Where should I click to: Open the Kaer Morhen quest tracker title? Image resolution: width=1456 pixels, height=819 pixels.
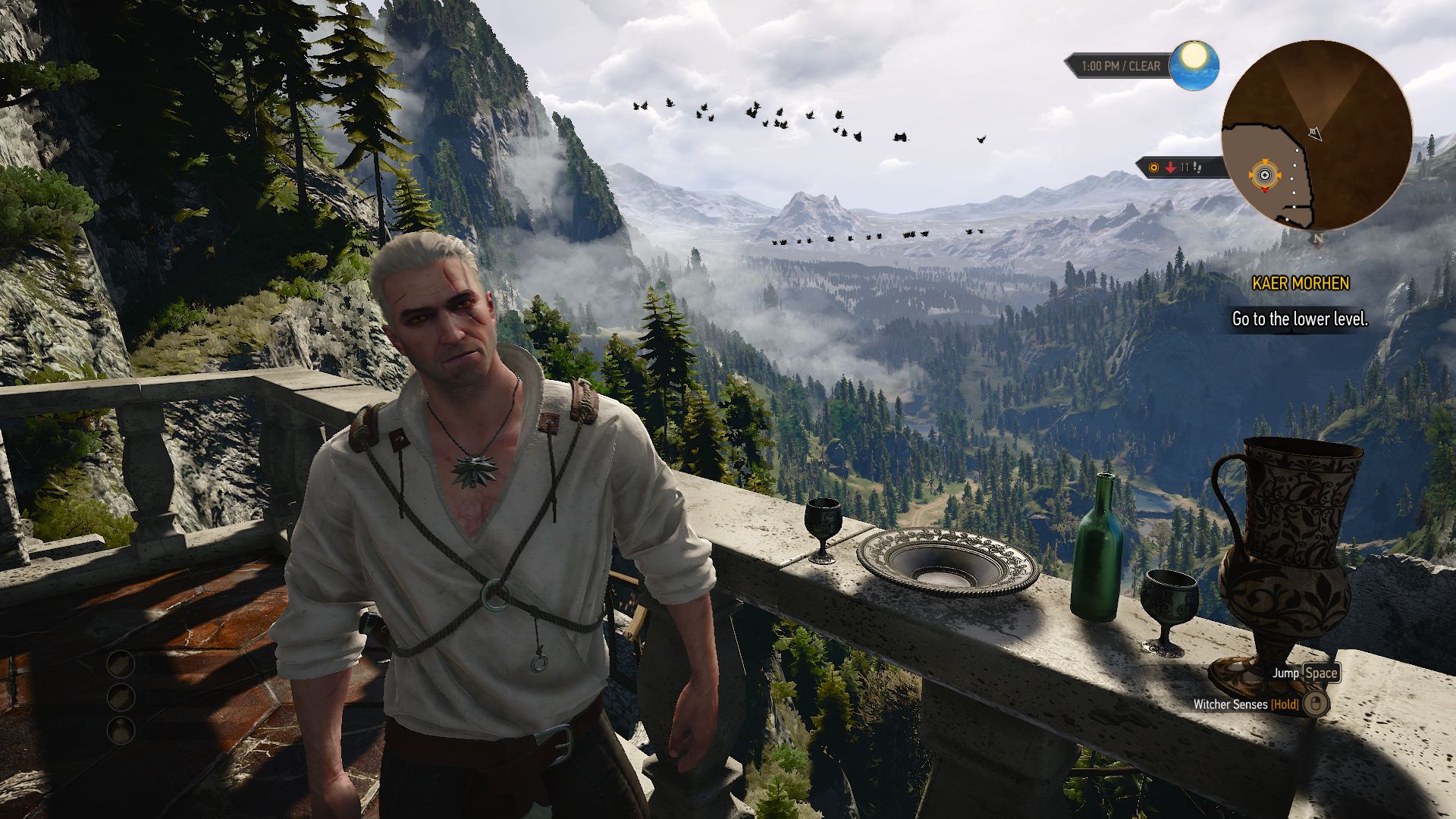(x=1300, y=284)
